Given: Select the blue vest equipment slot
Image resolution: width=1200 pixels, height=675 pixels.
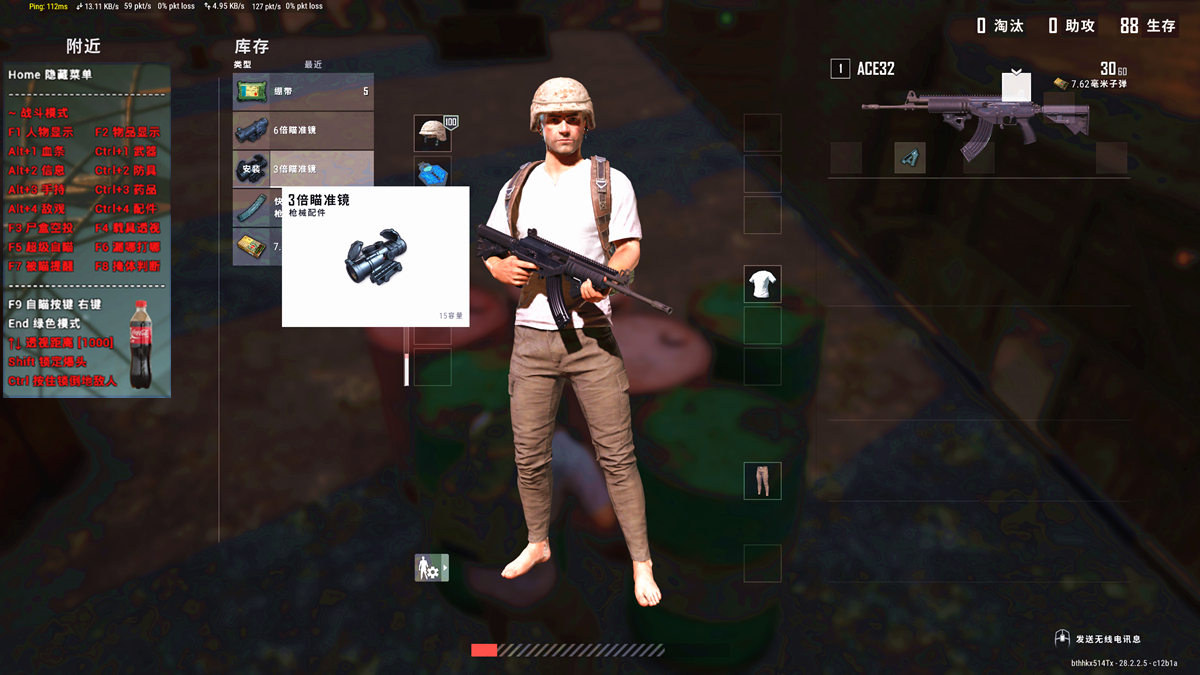Looking at the screenshot, I should (432, 171).
